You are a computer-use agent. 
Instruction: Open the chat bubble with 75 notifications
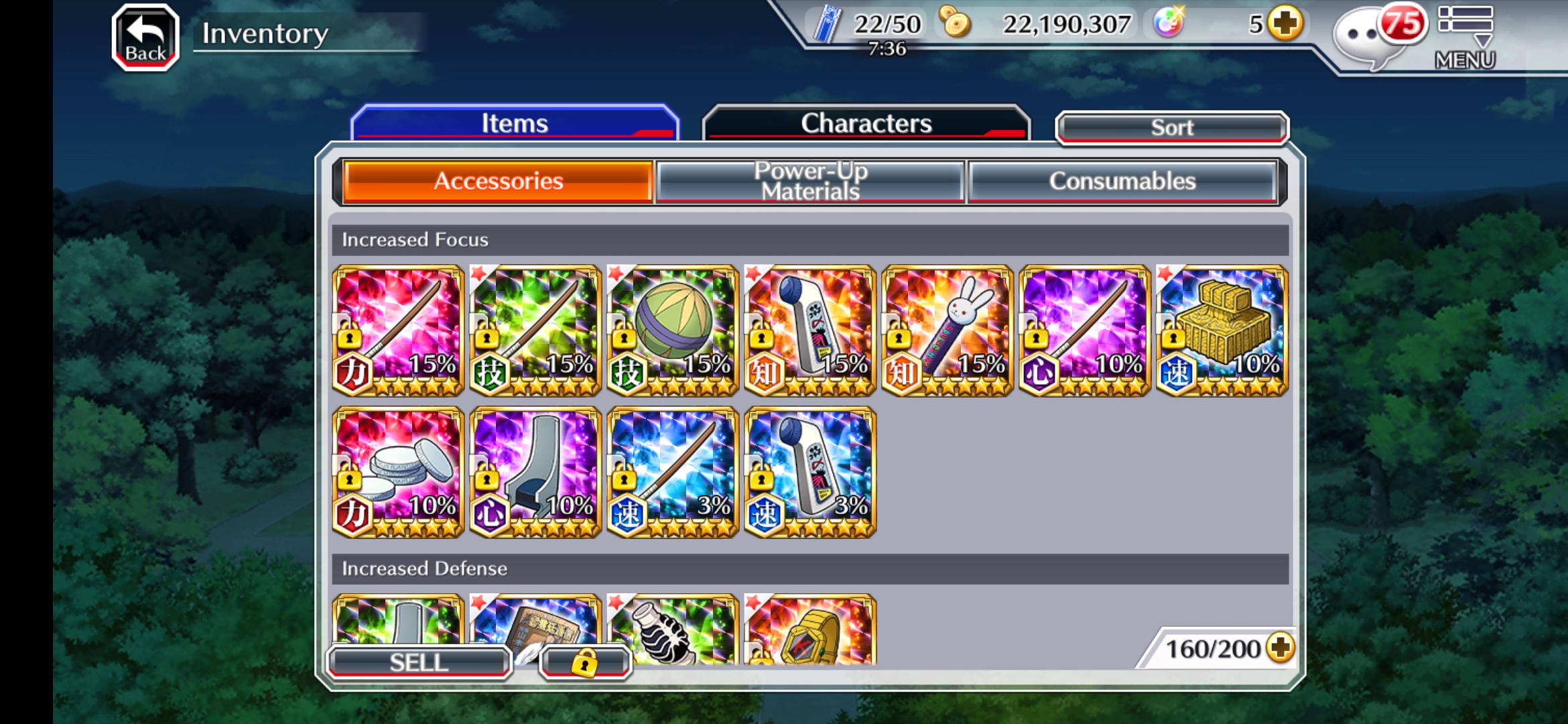click(x=1374, y=36)
